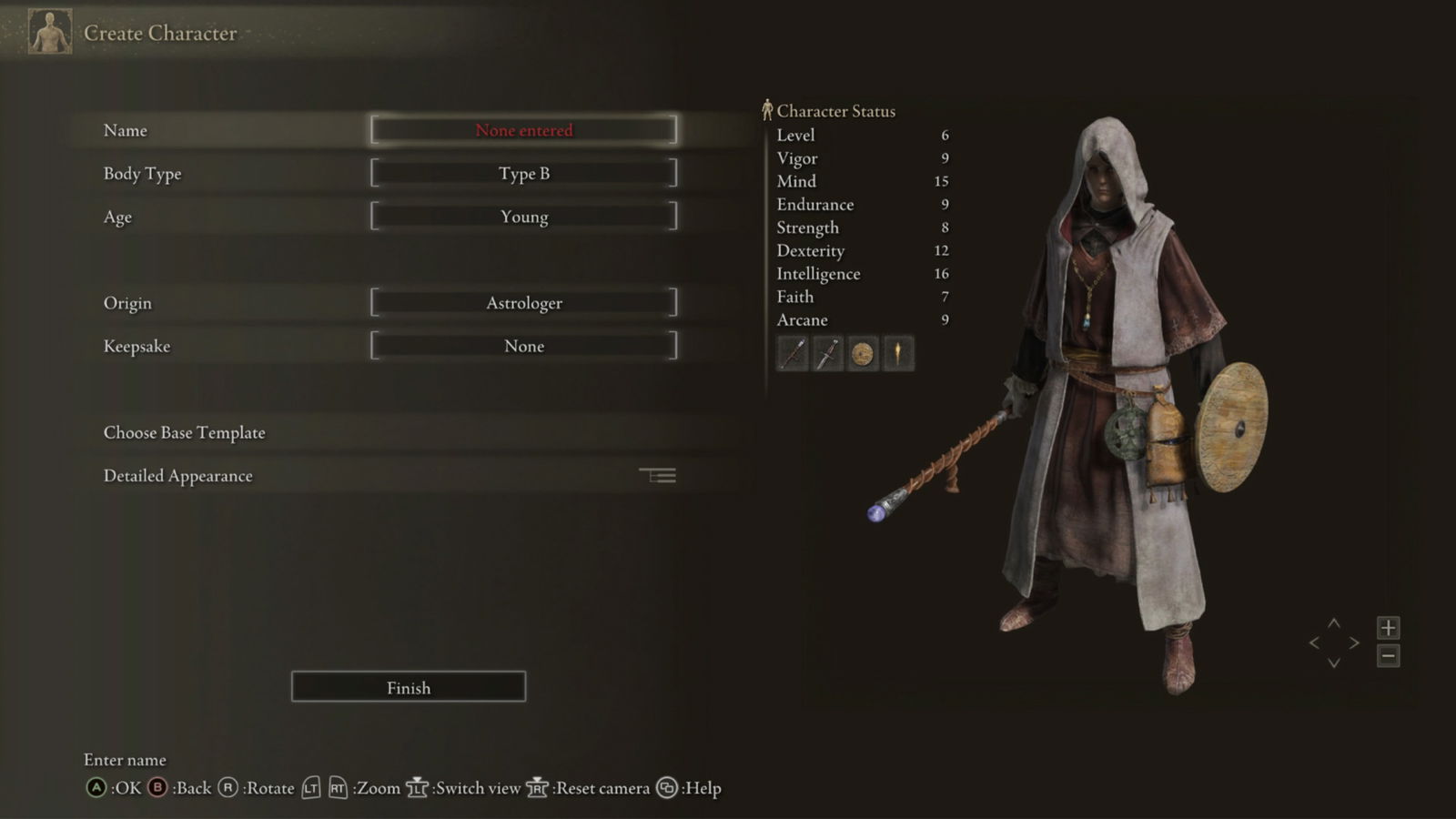Select Choose Base Template
The image size is (1456, 819).
coord(184,432)
